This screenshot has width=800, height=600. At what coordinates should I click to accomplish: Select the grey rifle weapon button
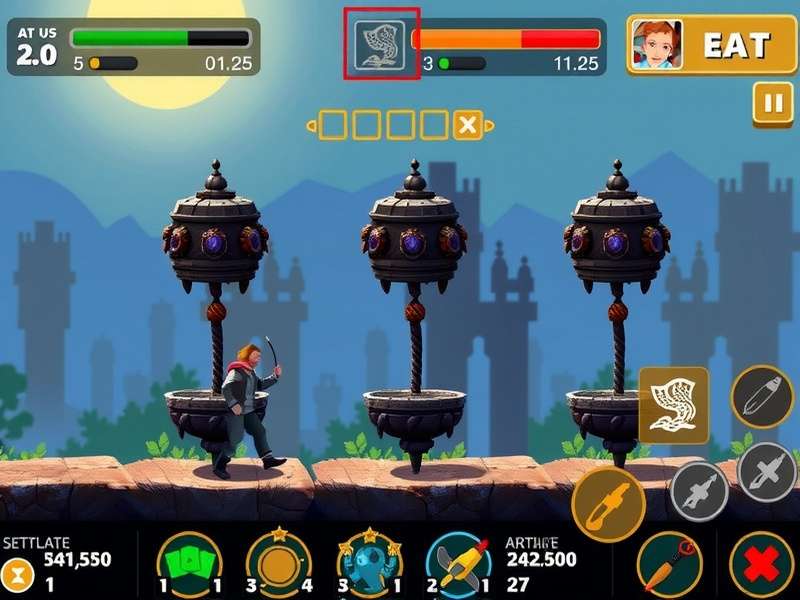(x=699, y=491)
